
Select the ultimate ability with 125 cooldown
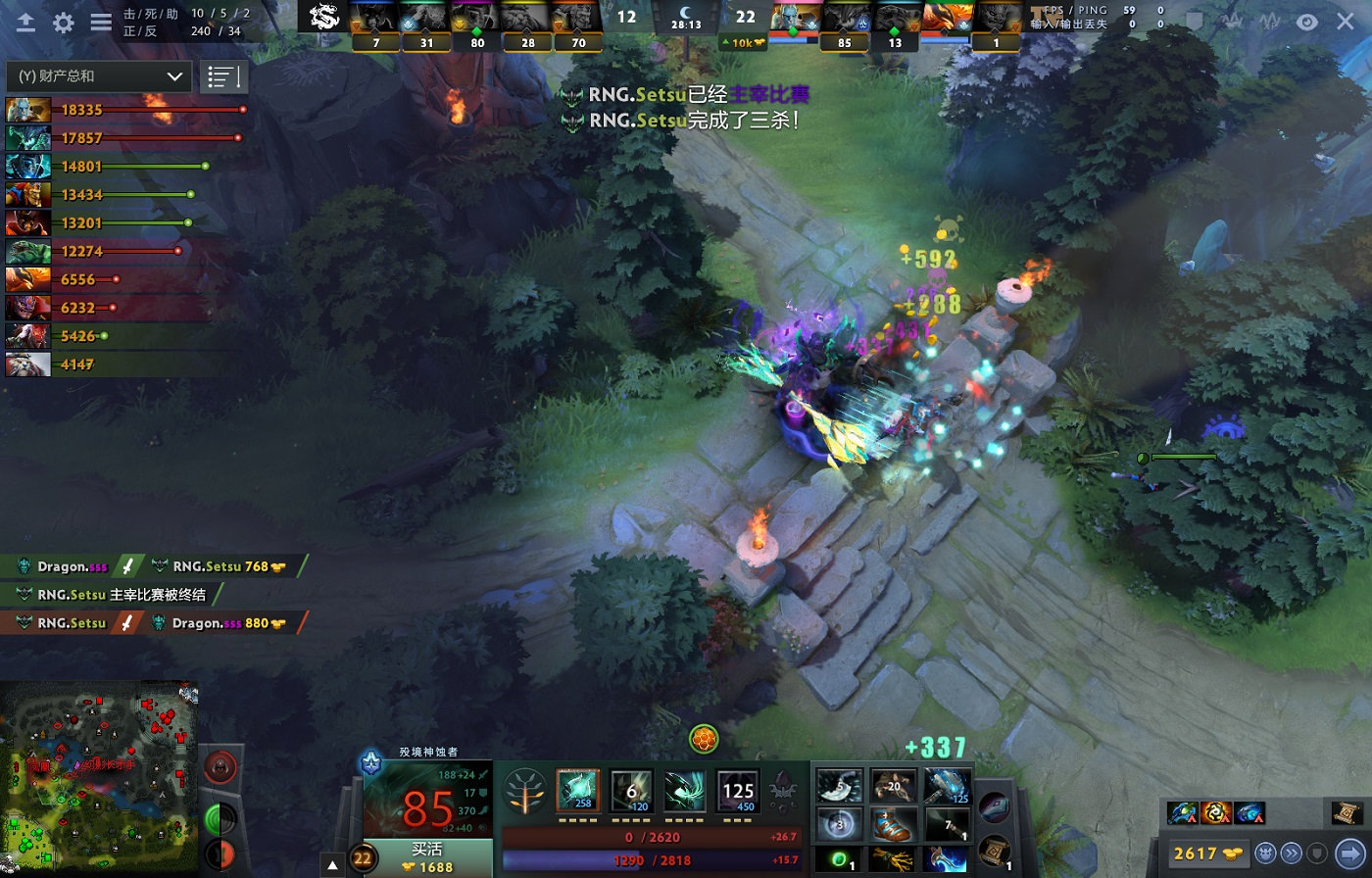(737, 790)
